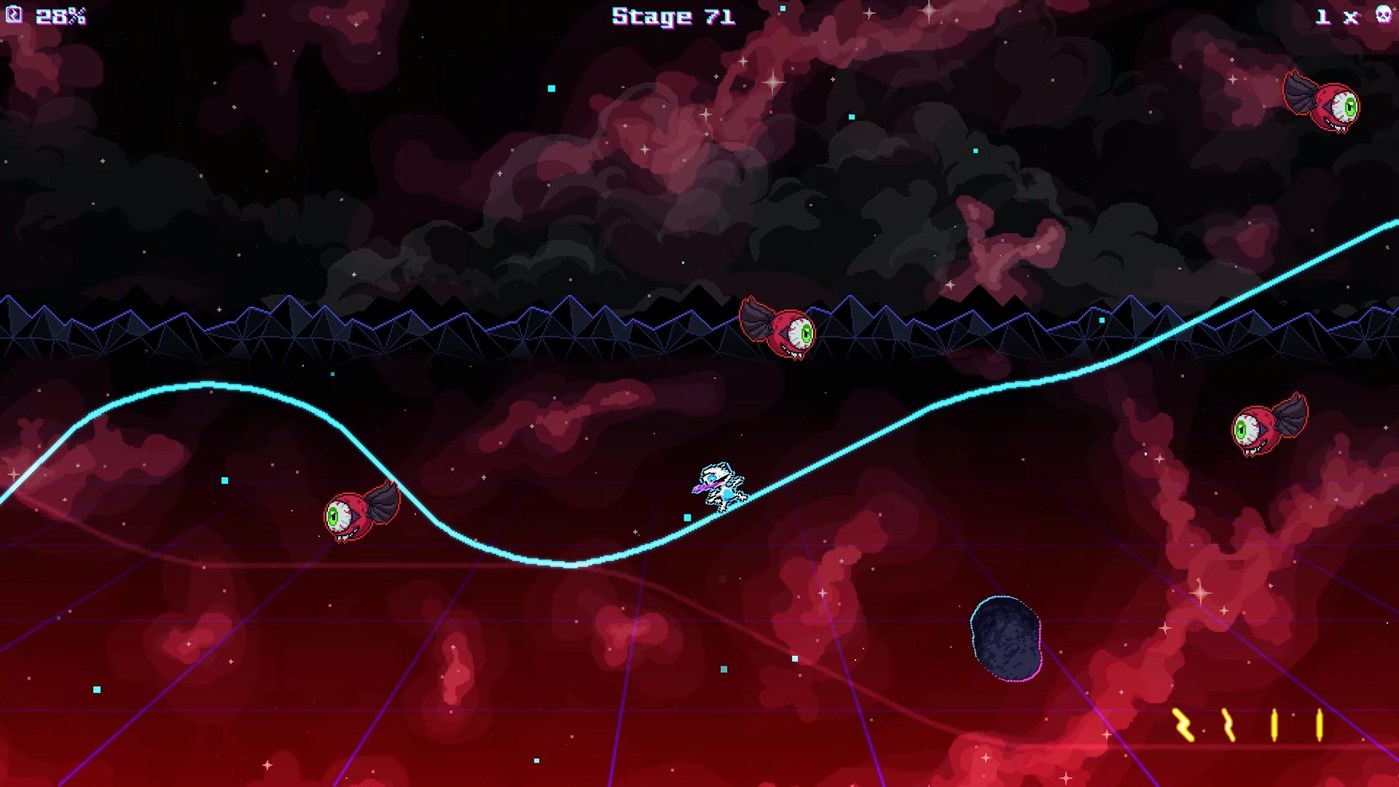Screen dimensions: 1399x787
Task: Click the third yellow bolt near bottom right
Action: click(1272, 725)
